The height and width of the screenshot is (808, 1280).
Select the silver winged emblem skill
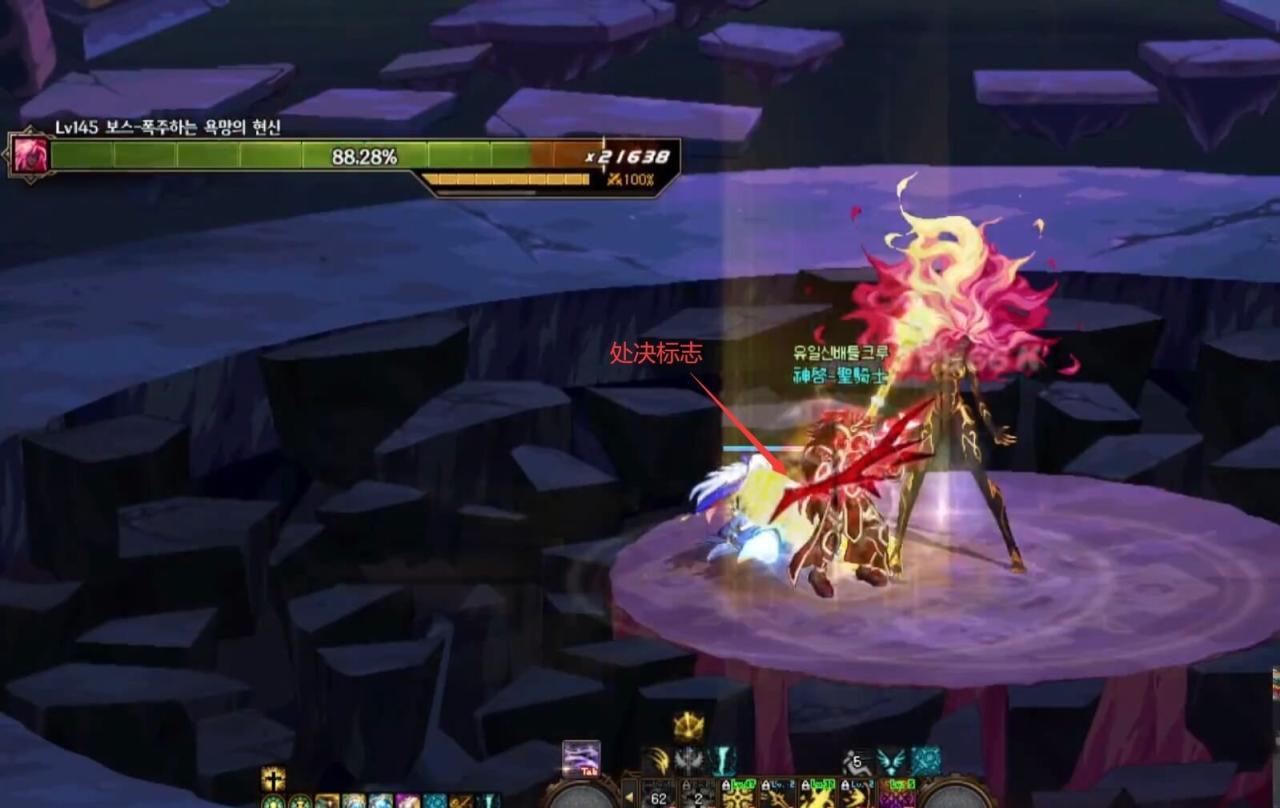click(690, 761)
